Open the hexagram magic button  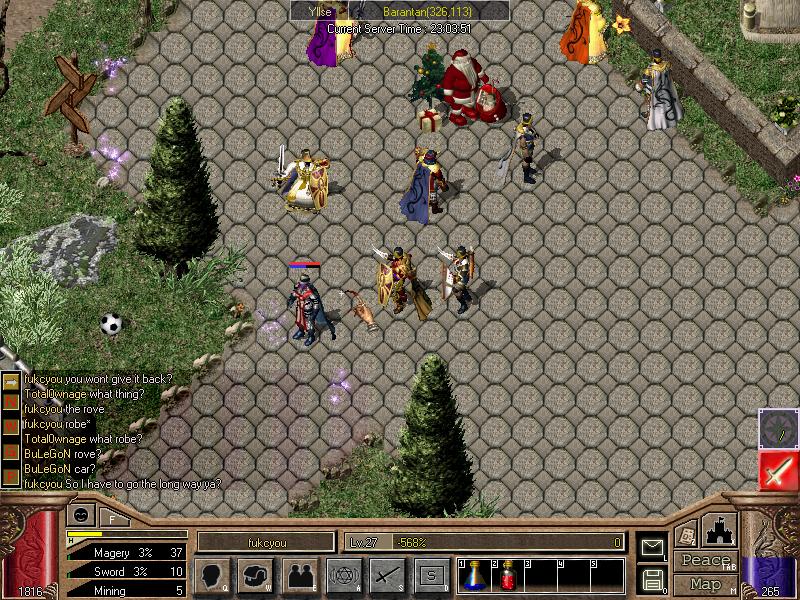point(343,575)
